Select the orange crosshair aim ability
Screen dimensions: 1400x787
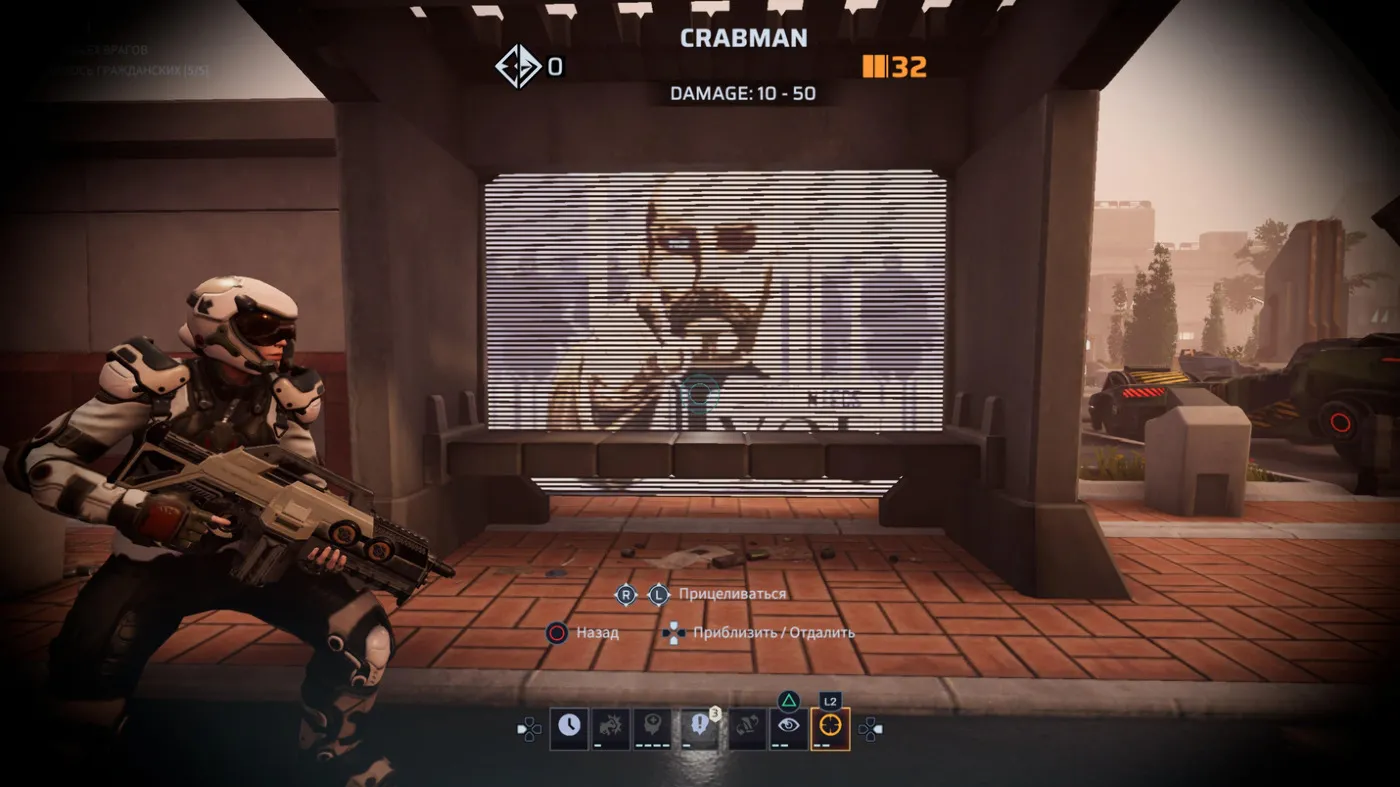(x=830, y=728)
